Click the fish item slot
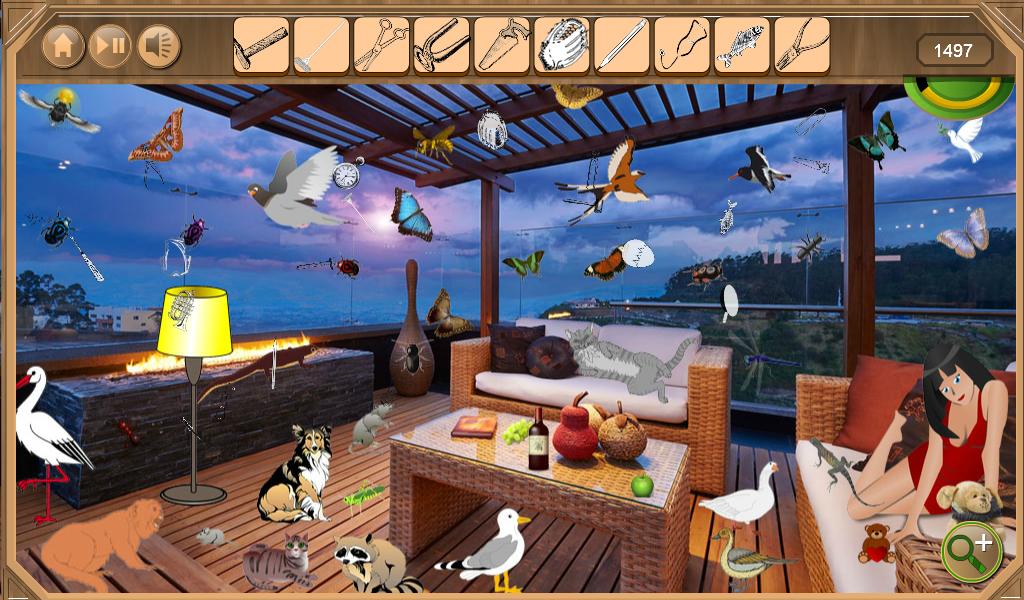This screenshot has height=600, width=1024. click(741, 45)
